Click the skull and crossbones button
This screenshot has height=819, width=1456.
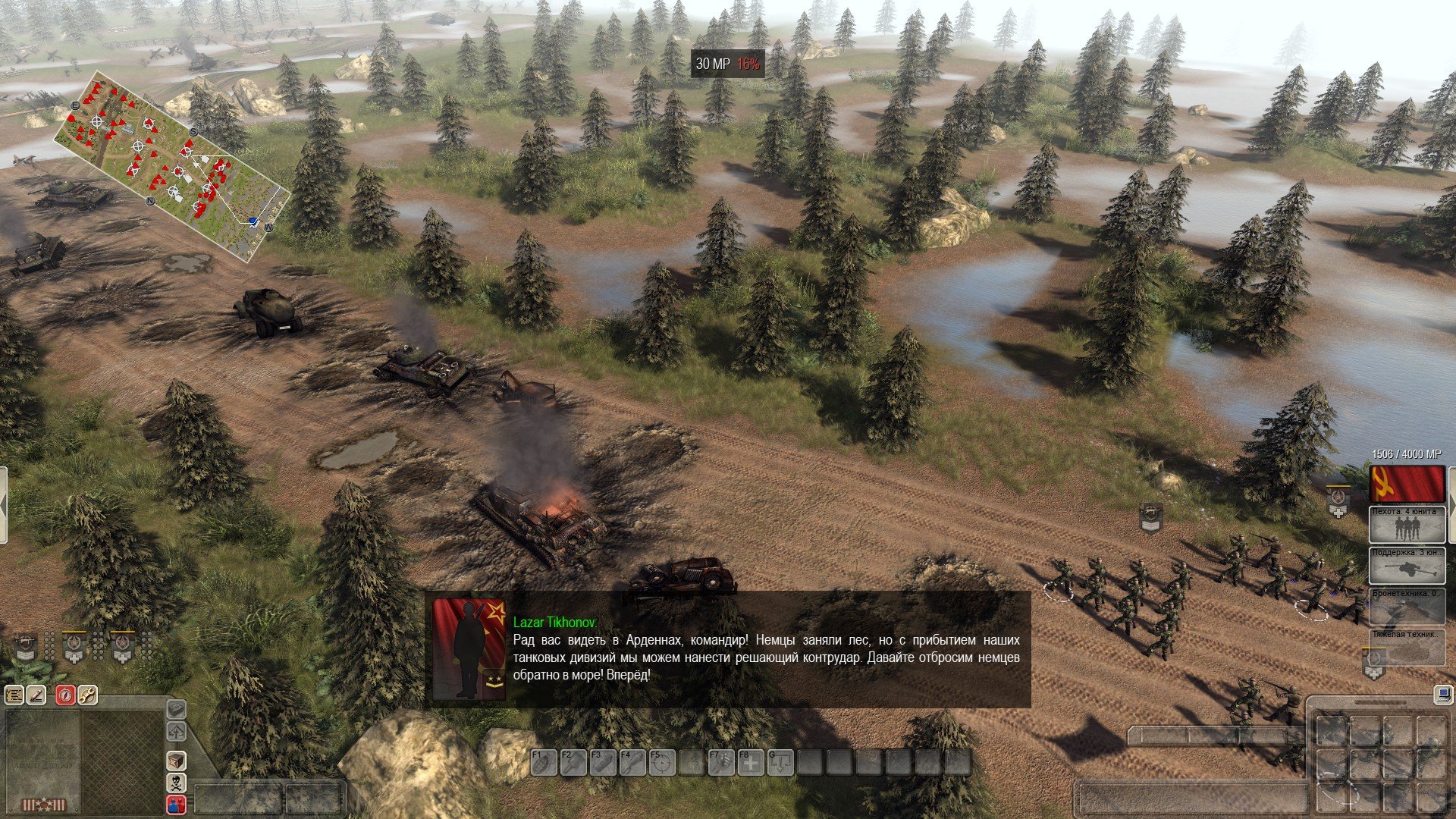pyautogui.click(x=176, y=783)
